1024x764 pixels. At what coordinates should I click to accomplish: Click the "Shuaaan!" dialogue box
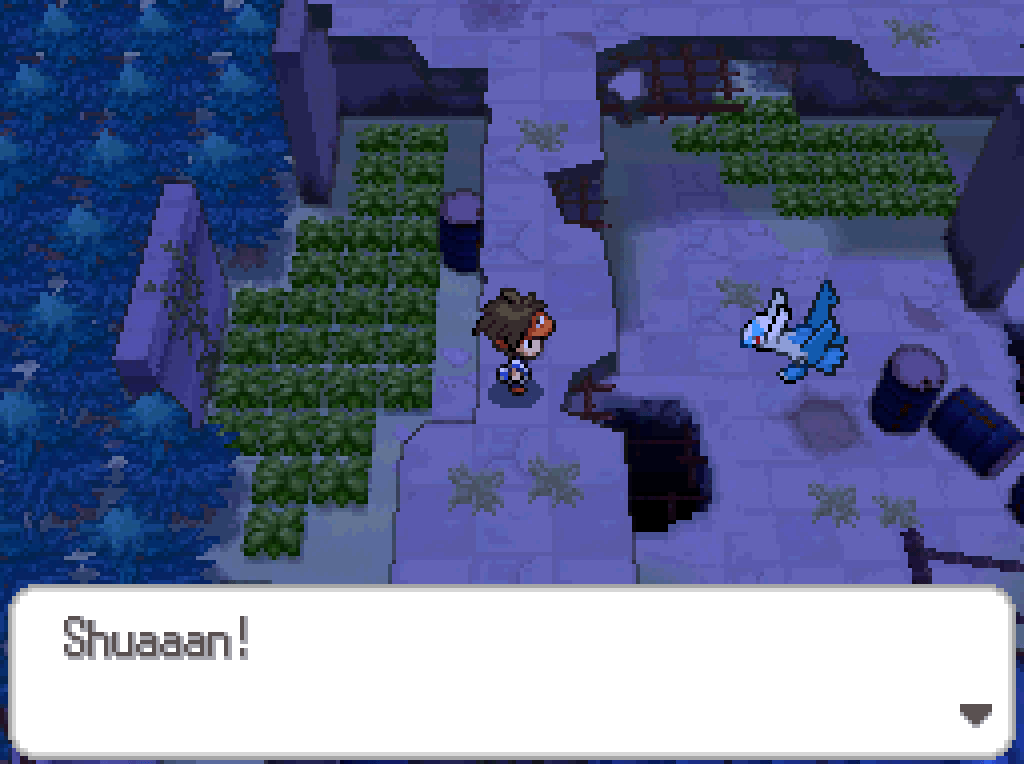pos(510,672)
